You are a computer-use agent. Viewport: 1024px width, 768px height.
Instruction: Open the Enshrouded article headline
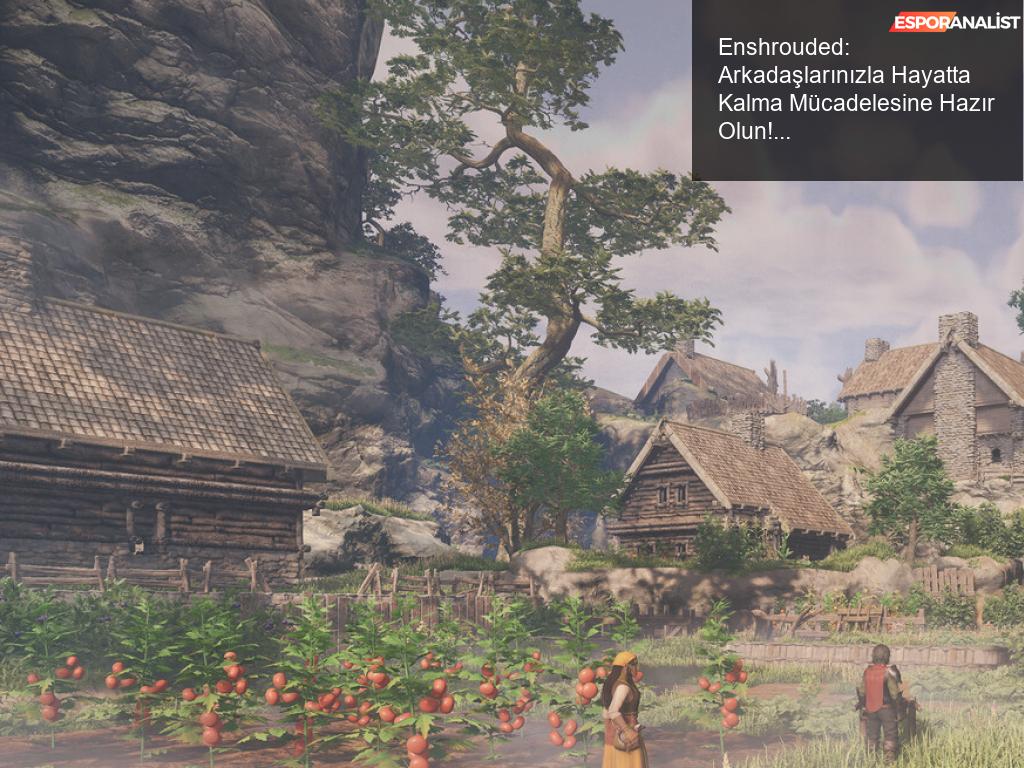click(856, 89)
